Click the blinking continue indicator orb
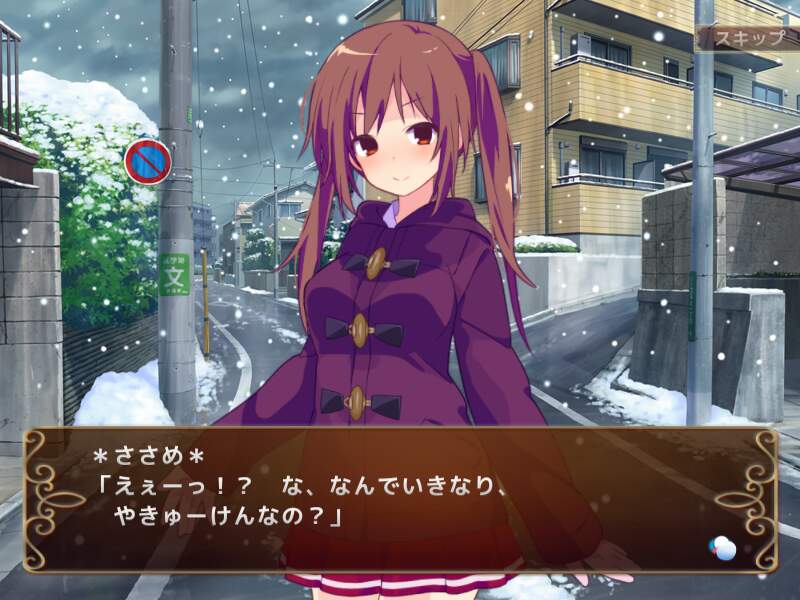Screen dimensions: 800x600 (722, 548)
